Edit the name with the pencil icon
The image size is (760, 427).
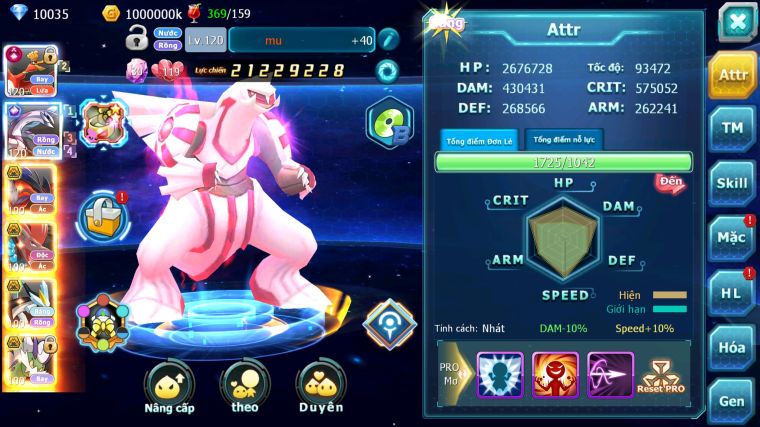click(x=388, y=40)
